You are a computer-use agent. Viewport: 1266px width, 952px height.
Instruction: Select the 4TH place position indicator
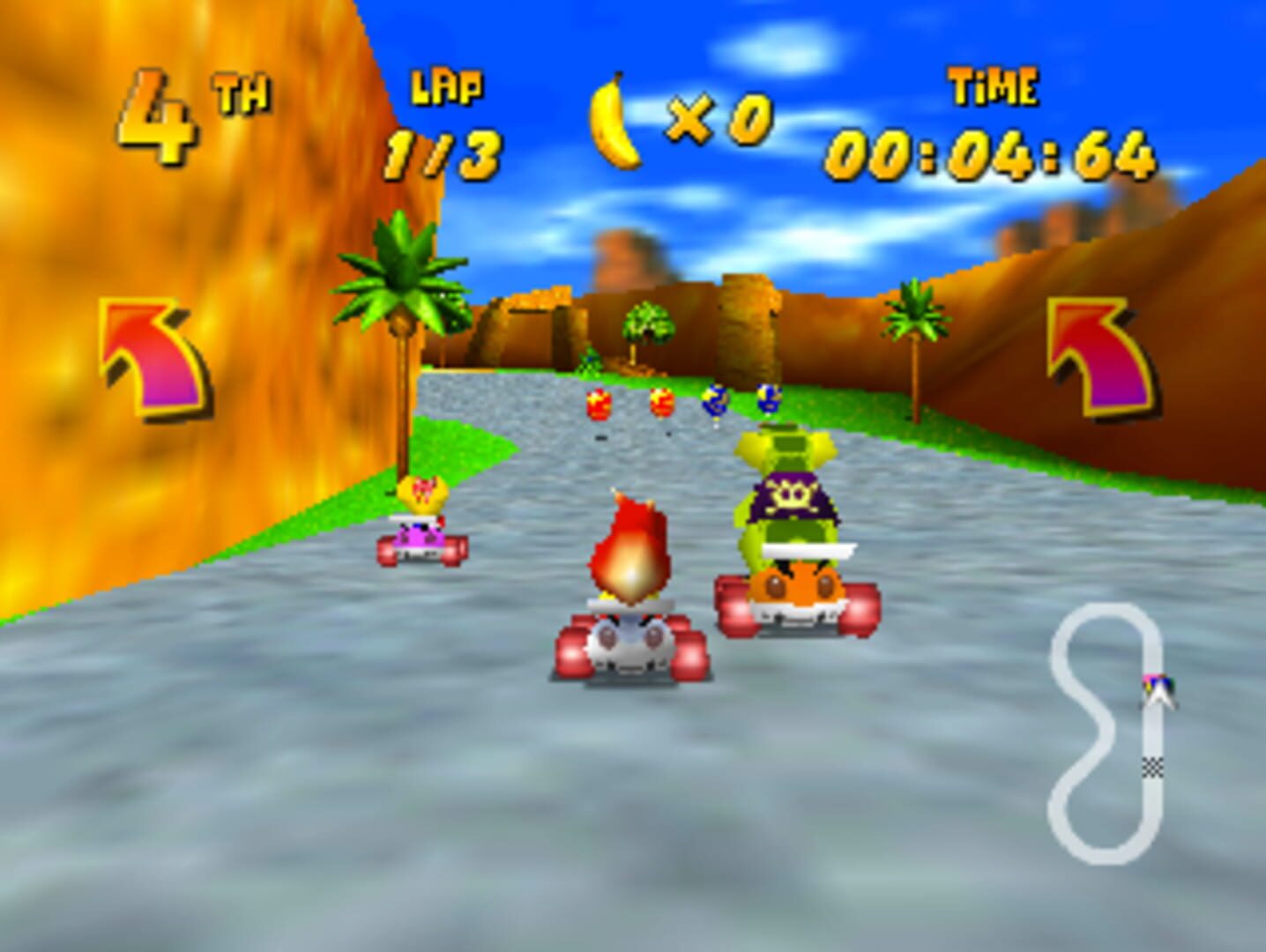click(x=176, y=115)
